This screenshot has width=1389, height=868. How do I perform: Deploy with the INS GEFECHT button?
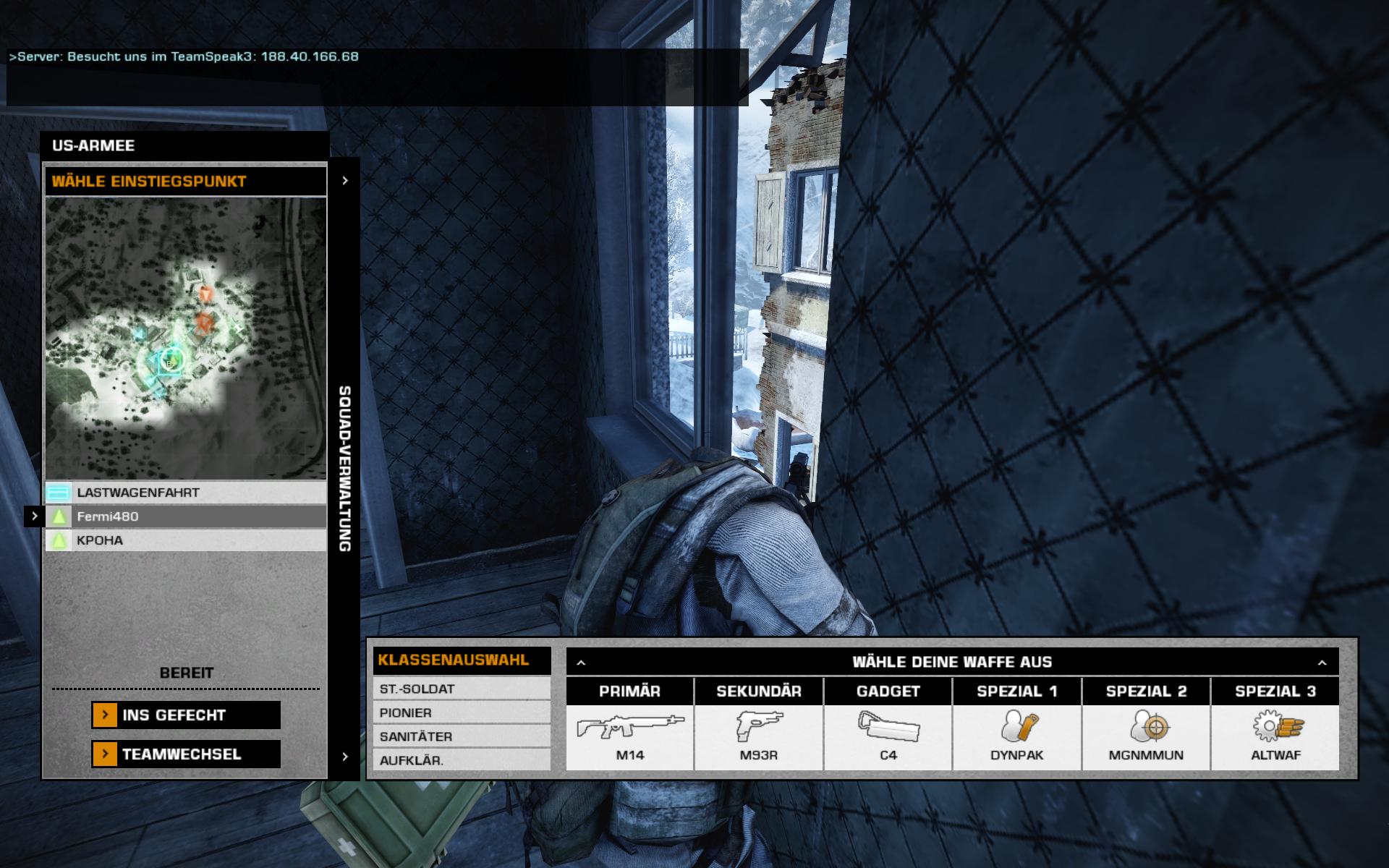point(186,715)
